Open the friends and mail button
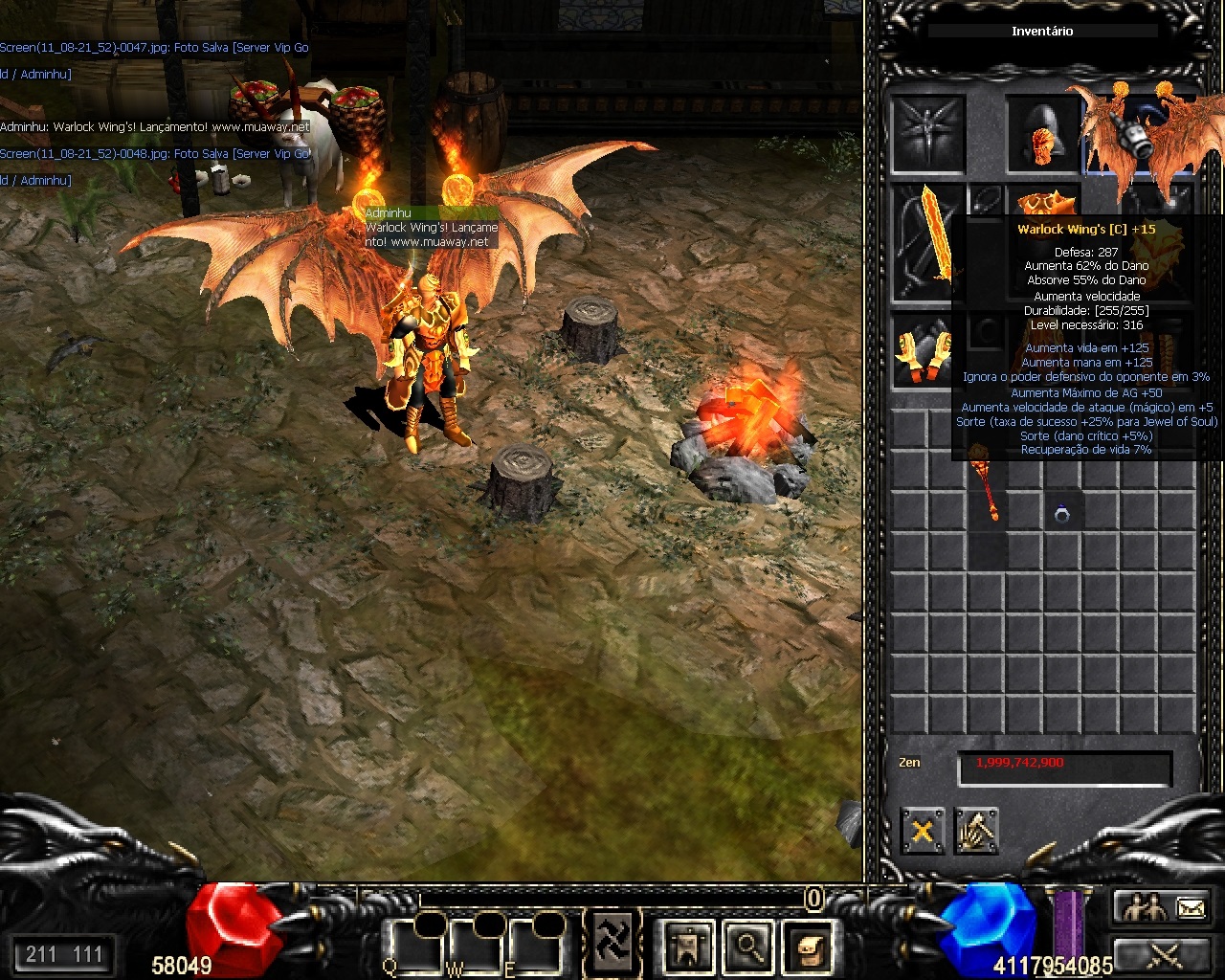 click(x=1165, y=906)
